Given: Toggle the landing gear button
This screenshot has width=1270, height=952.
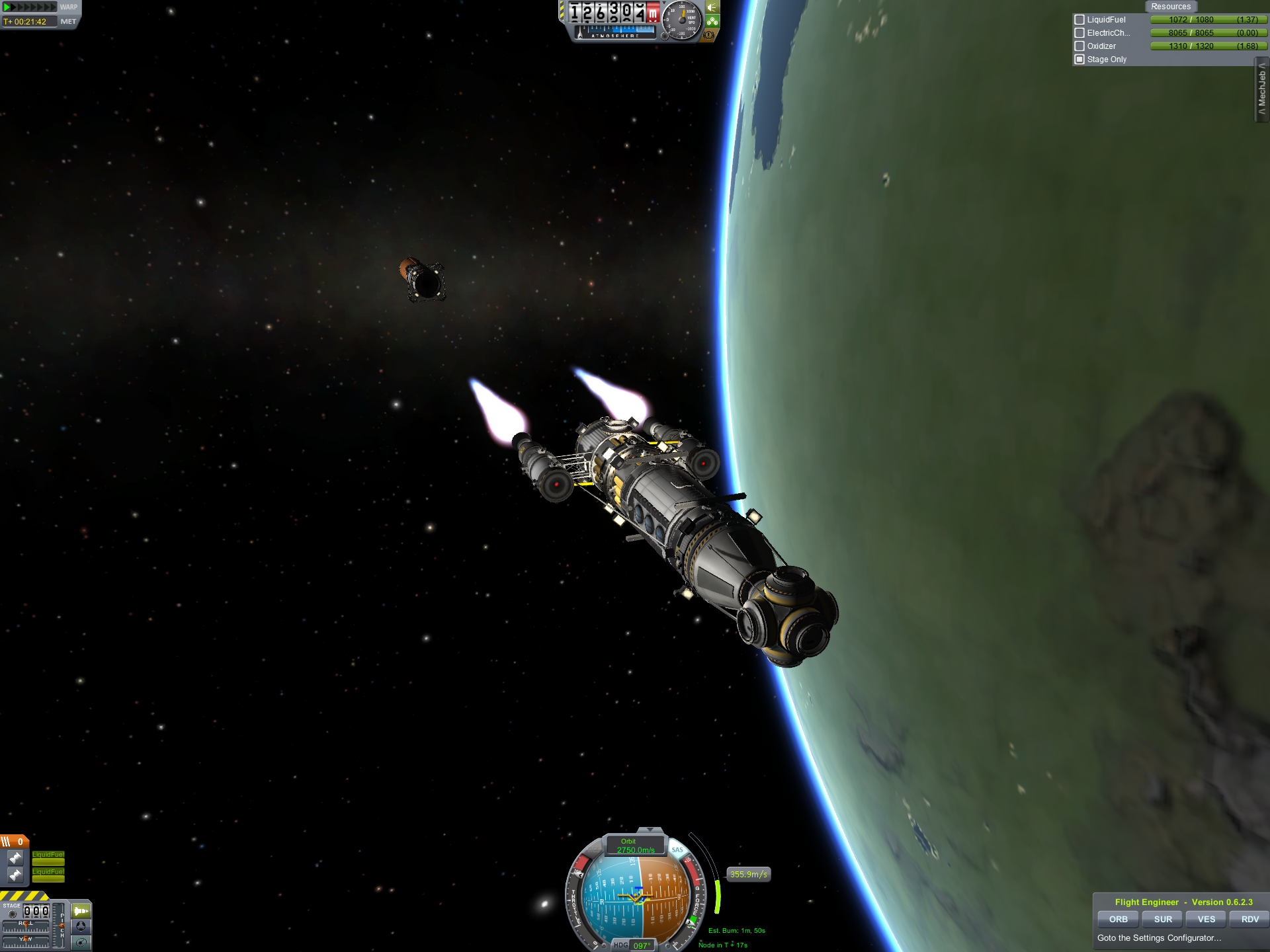Looking at the screenshot, I should (712, 21).
